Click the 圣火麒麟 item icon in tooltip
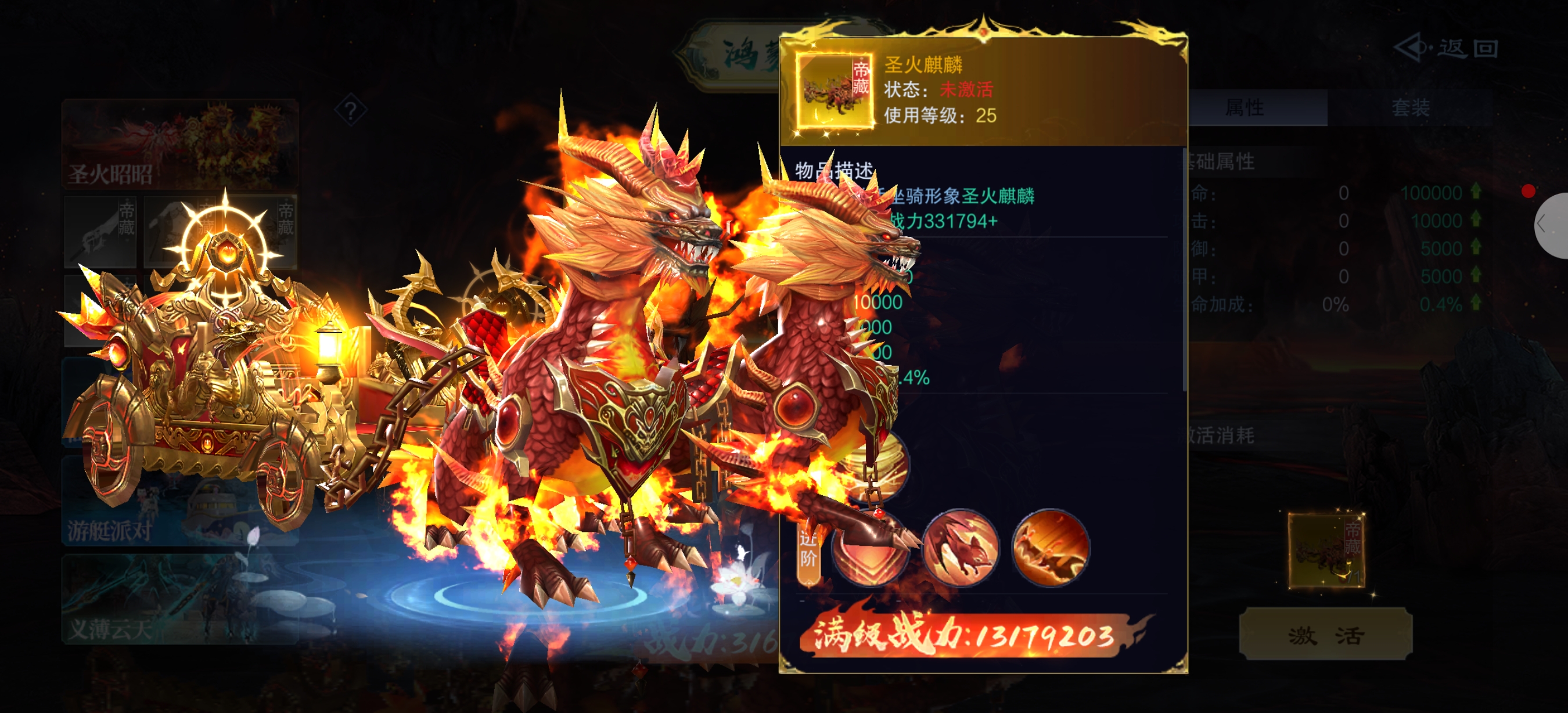Screen dimensions: 1568x713 point(834,91)
